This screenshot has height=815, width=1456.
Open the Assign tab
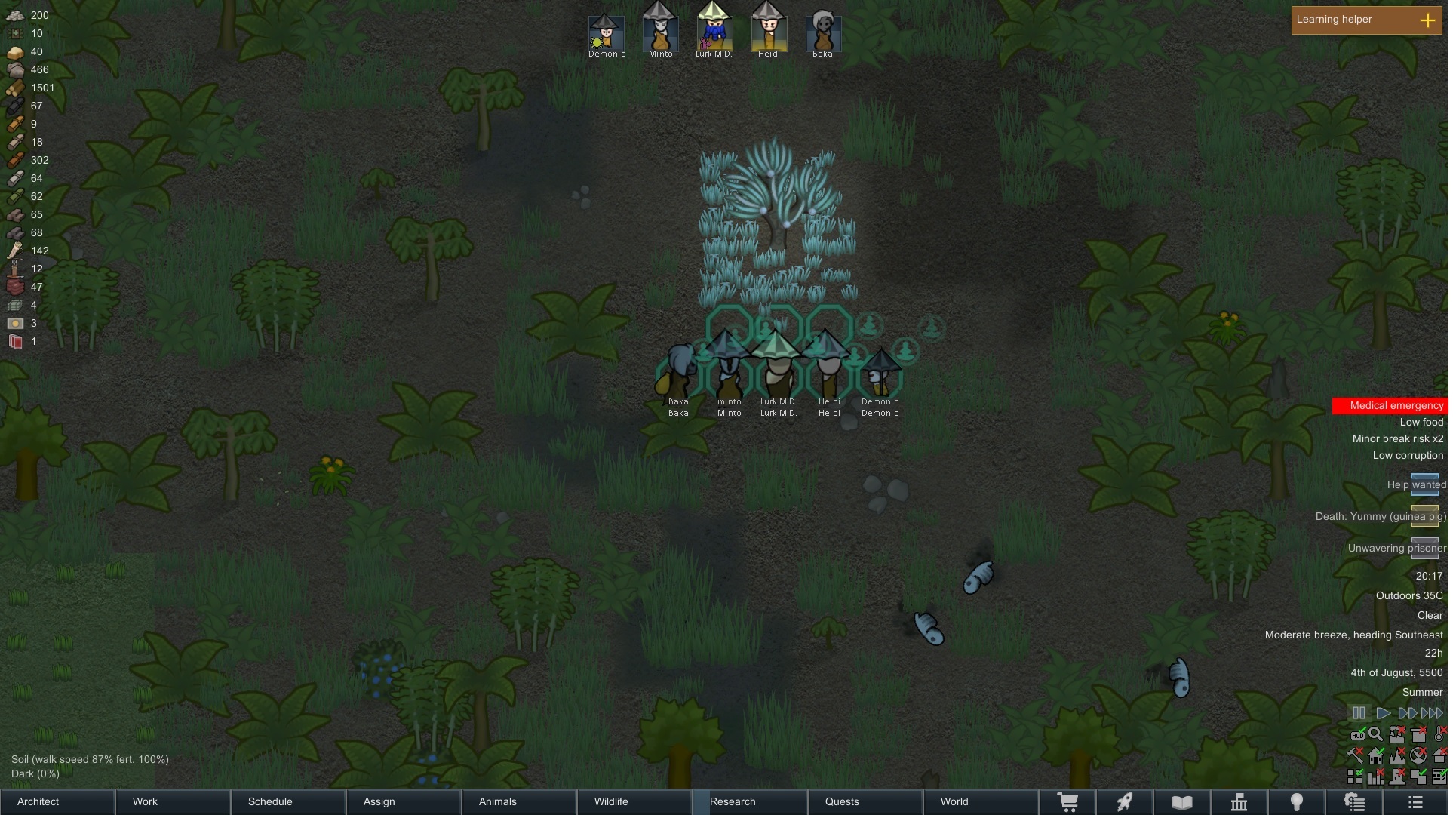(404, 801)
